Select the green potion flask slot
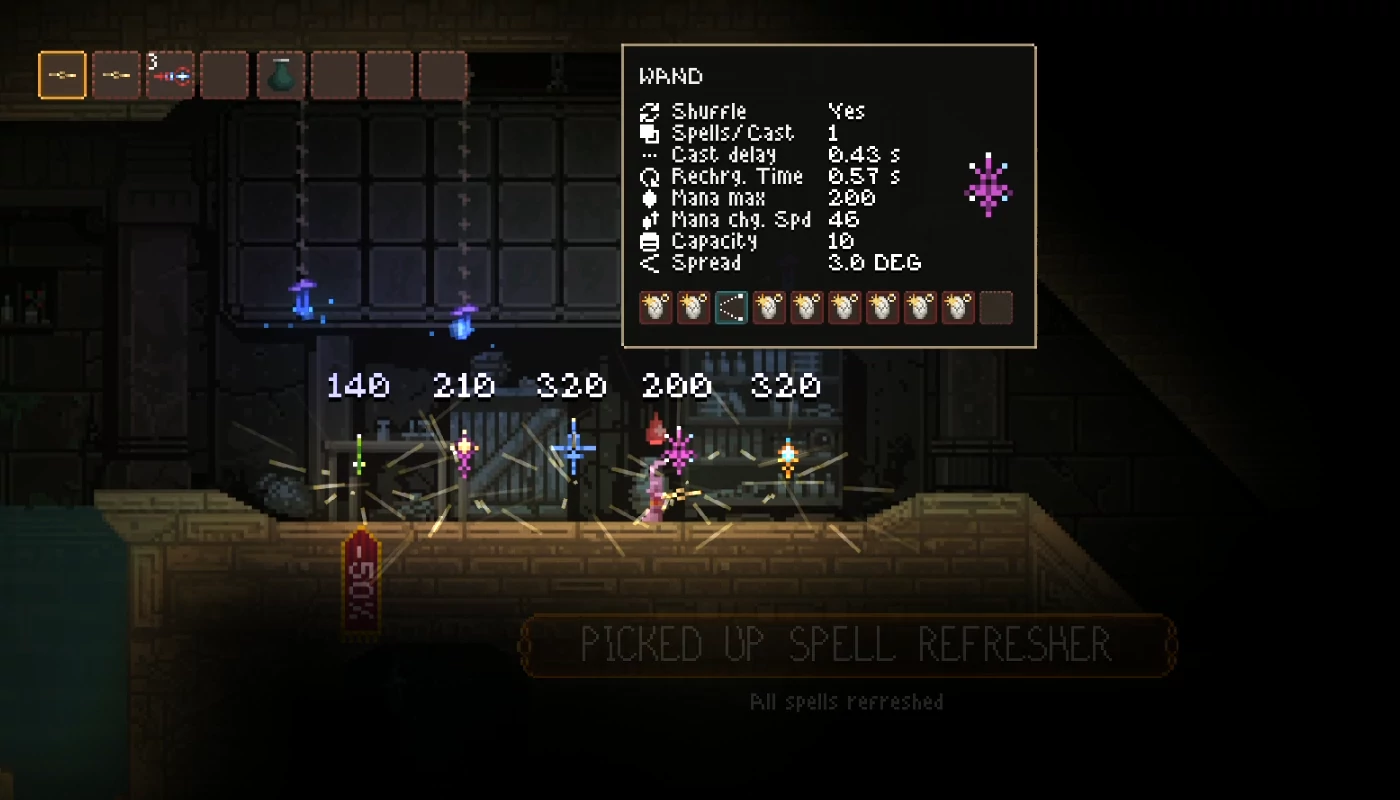 [x=280, y=75]
